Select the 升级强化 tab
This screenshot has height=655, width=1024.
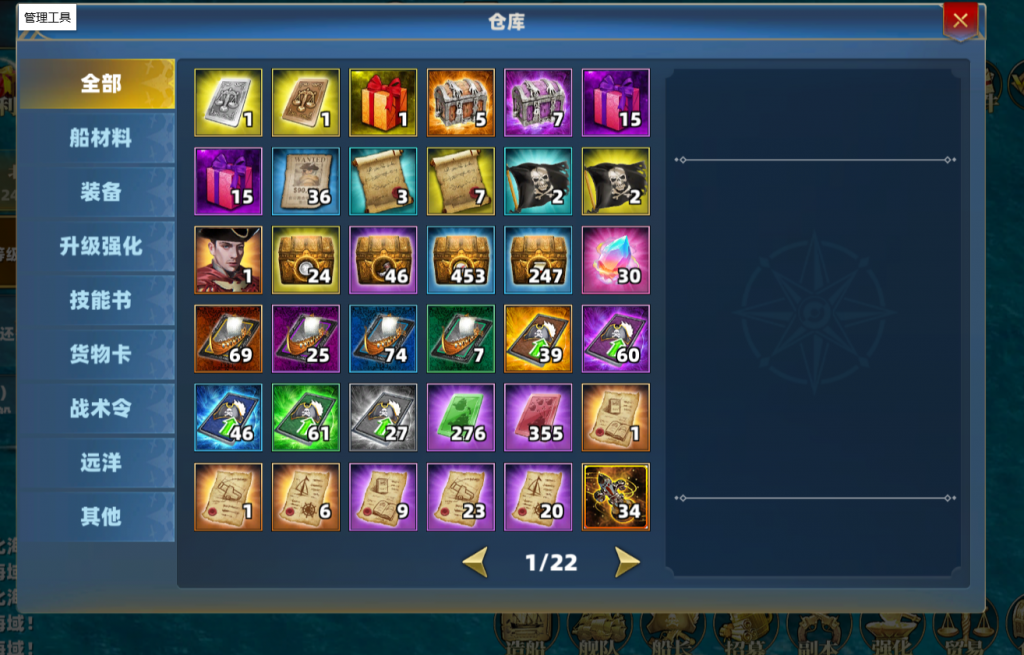point(99,246)
